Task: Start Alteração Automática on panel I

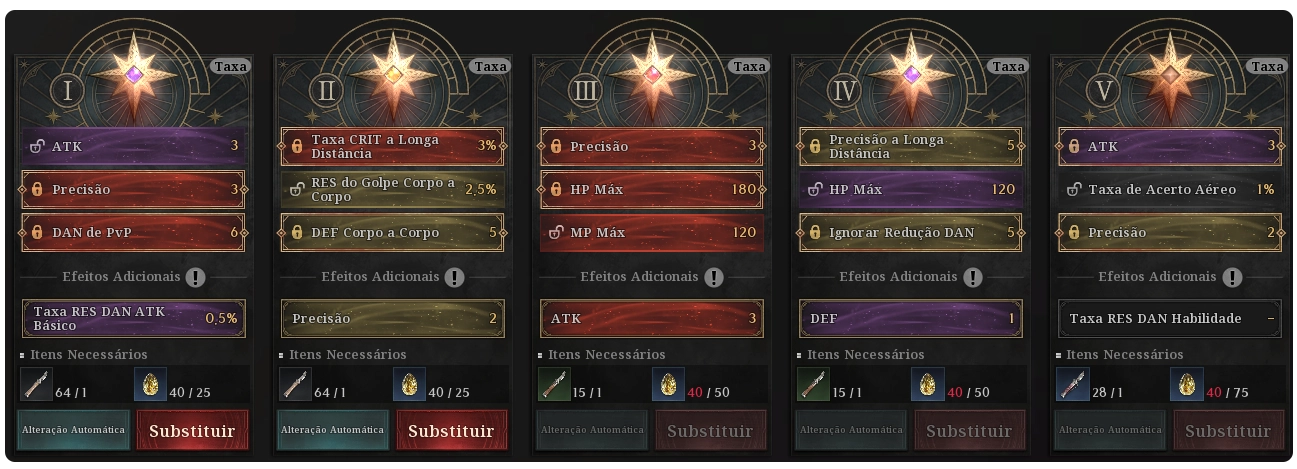Action: 73,430
